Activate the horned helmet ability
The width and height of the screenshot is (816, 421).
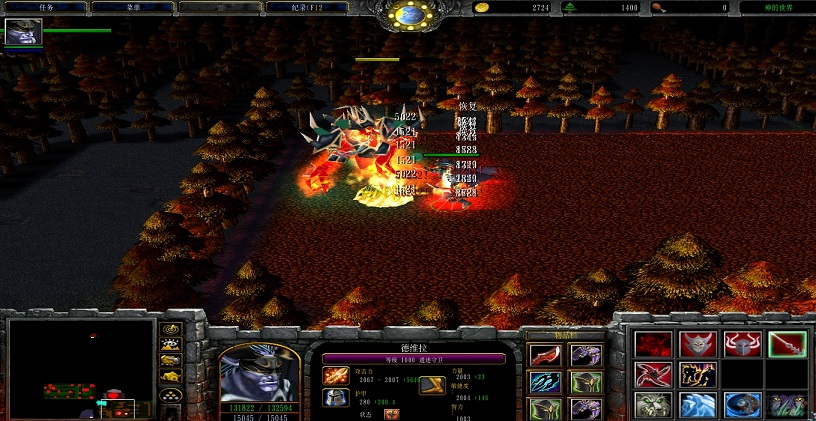740,344
